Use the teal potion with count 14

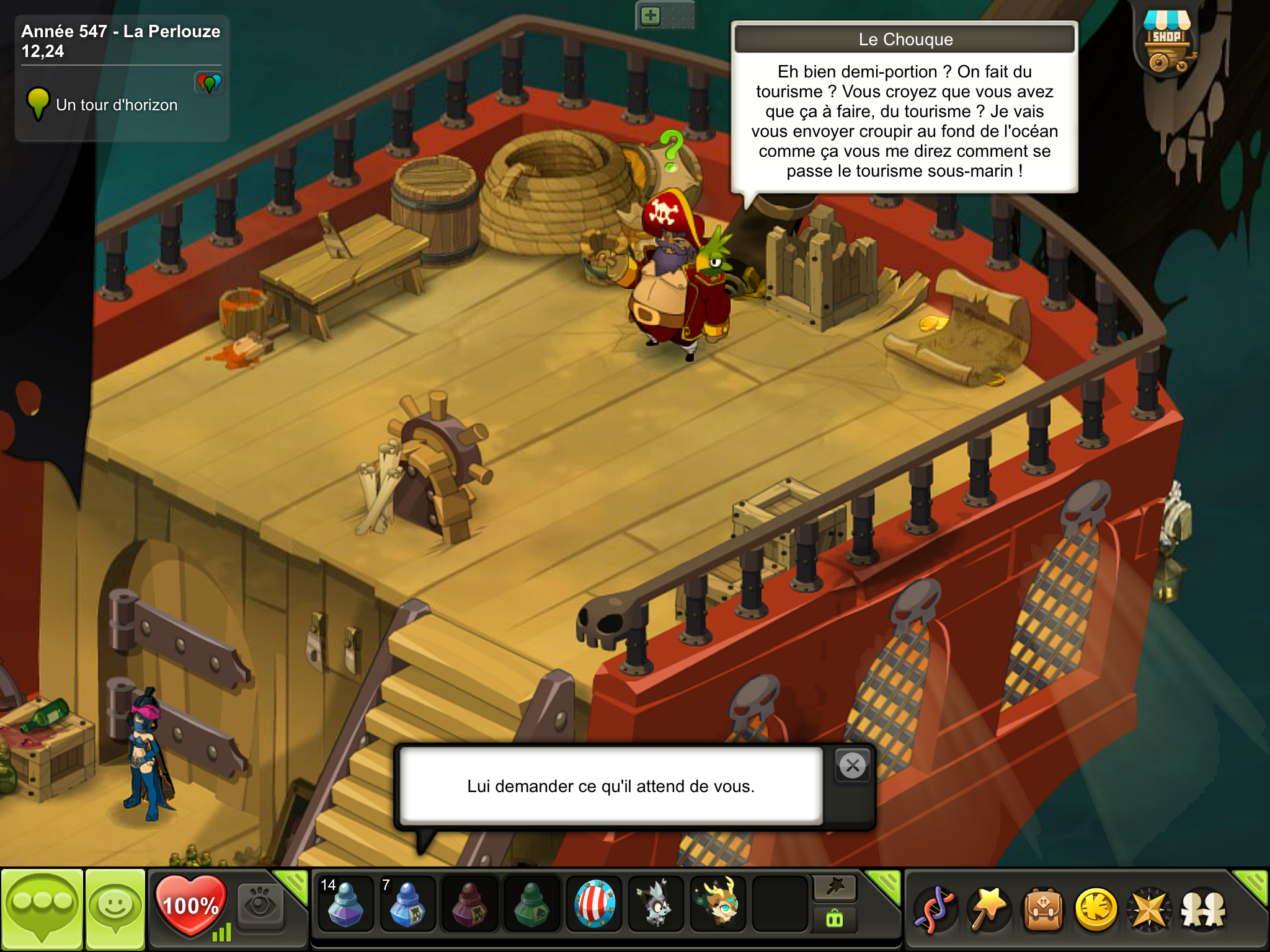pos(345,905)
